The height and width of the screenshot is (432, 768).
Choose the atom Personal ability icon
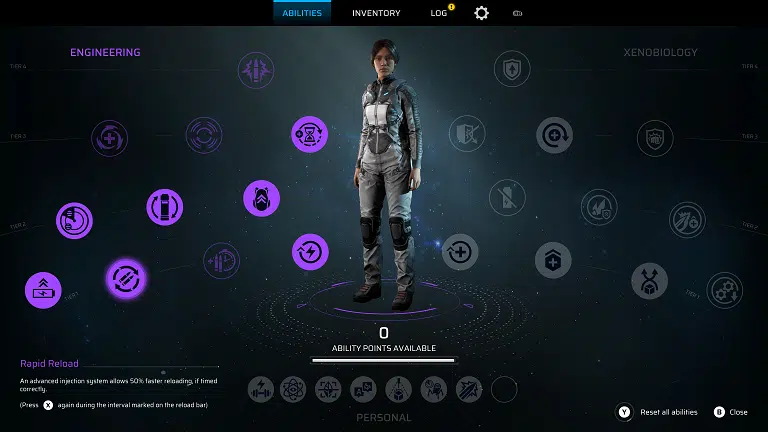point(294,389)
